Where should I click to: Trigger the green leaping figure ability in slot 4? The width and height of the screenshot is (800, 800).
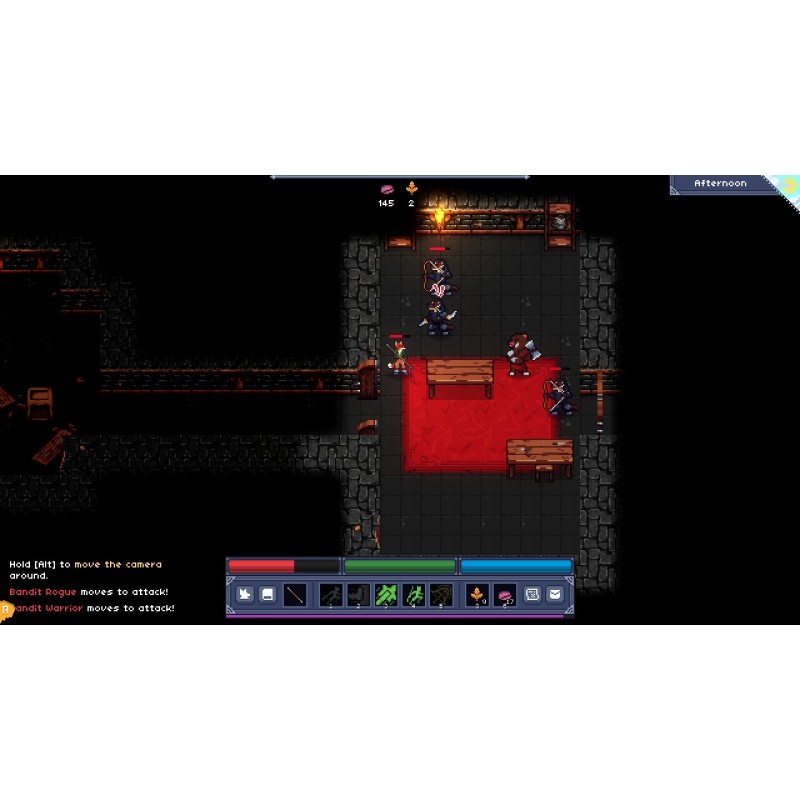click(x=413, y=595)
